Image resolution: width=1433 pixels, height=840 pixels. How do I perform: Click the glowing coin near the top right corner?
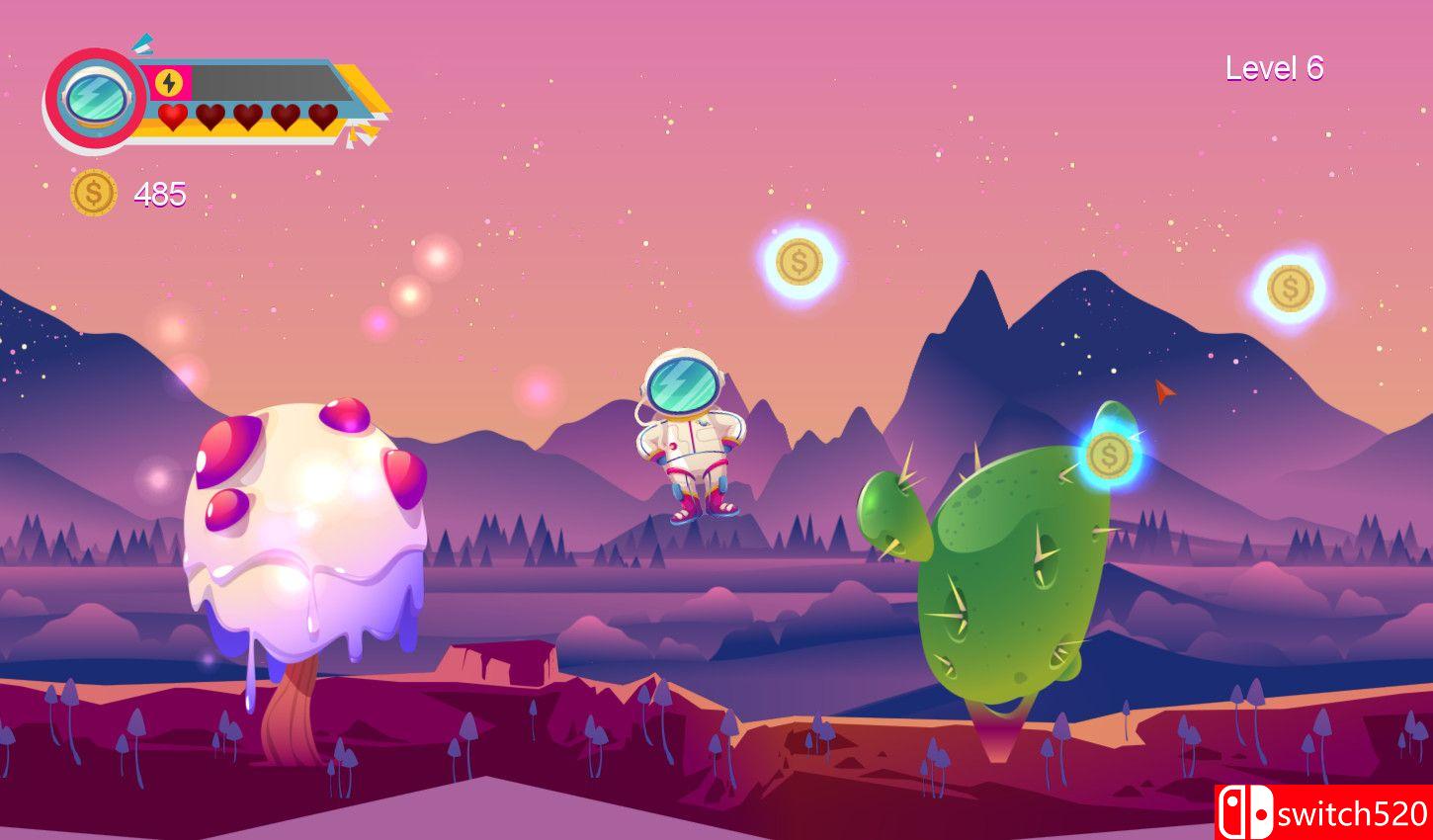(x=1292, y=288)
